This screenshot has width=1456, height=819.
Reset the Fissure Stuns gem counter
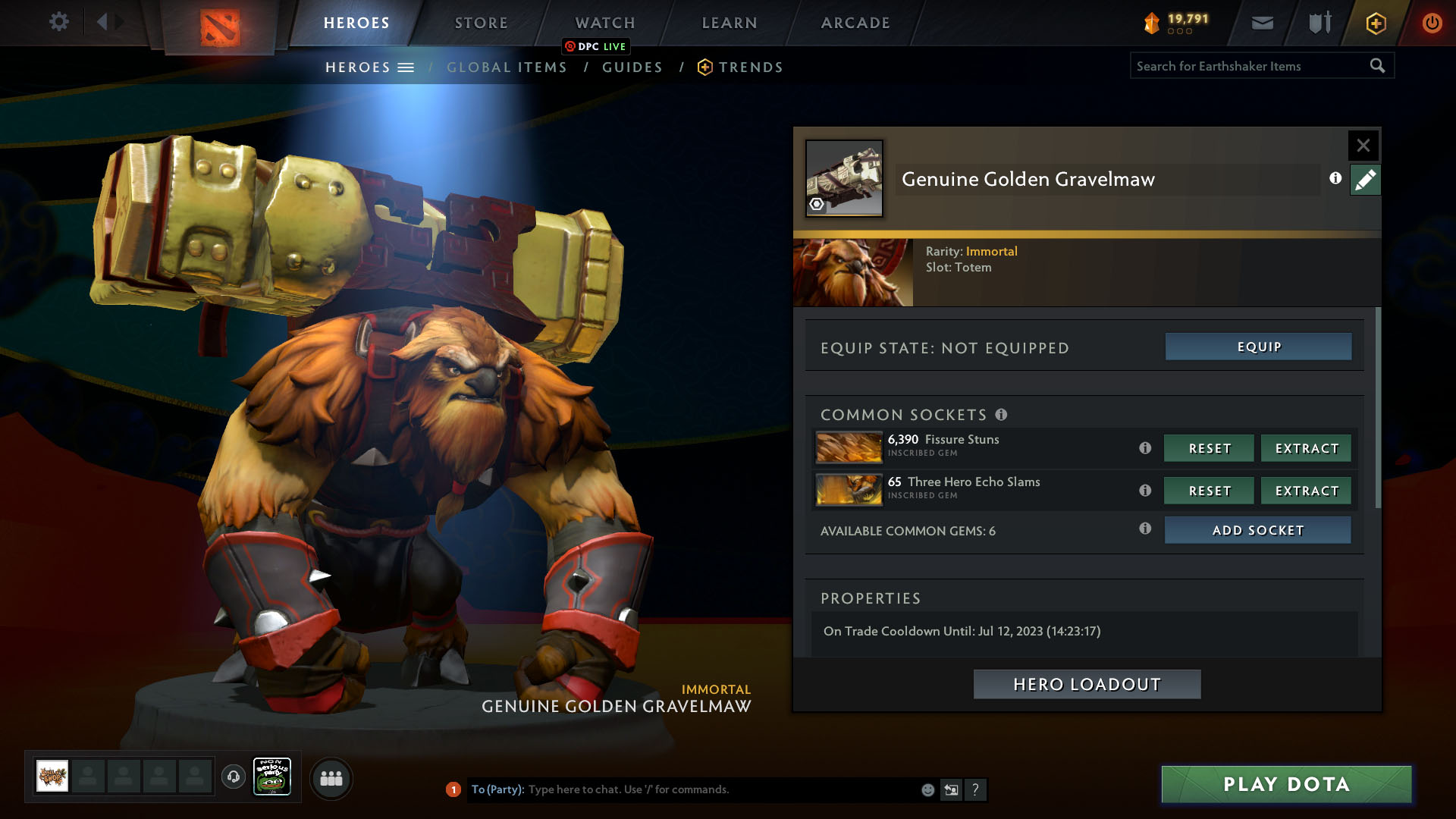click(1209, 448)
